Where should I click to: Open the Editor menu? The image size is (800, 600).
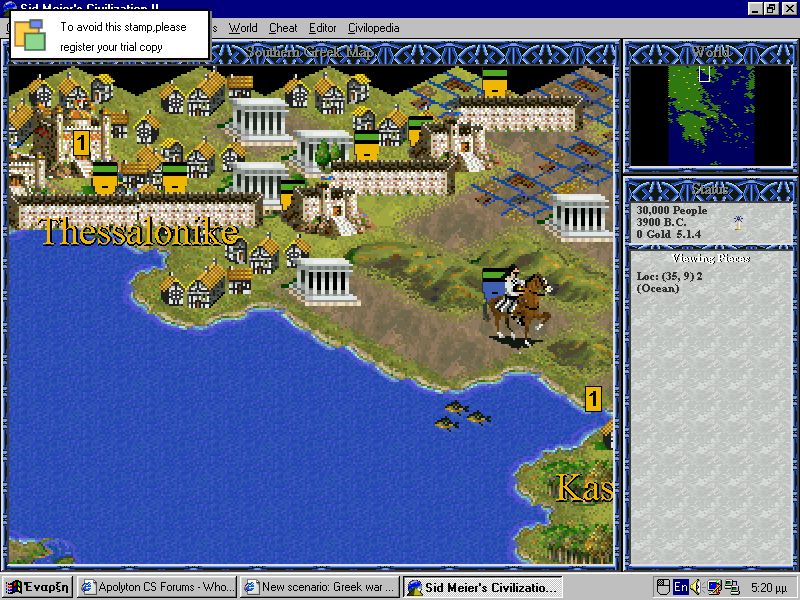click(323, 28)
